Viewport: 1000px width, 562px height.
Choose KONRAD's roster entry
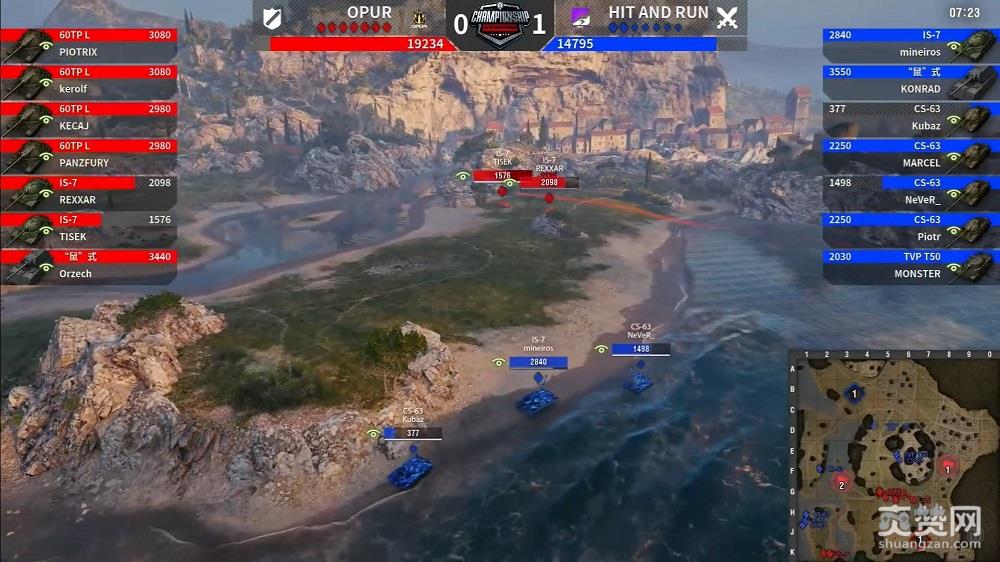908,81
